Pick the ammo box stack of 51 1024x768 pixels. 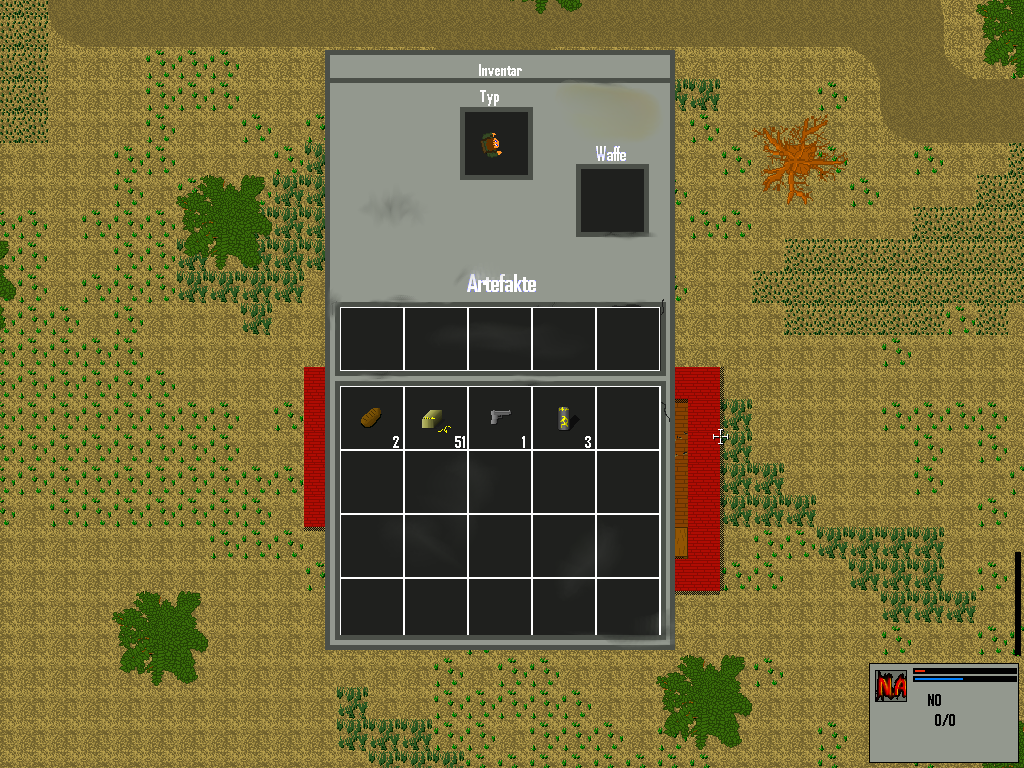pos(435,418)
